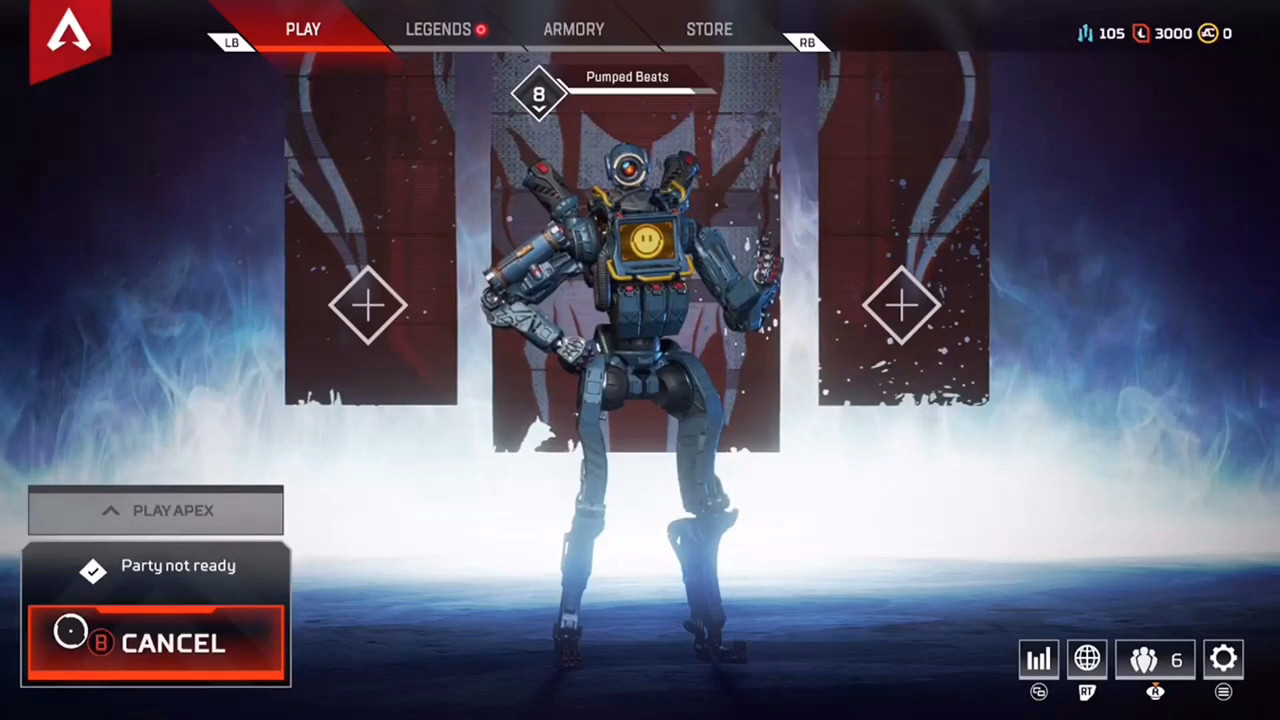Open the Stats panel via bar chart icon
This screenshot has width=1280, height=720.
1038,658
